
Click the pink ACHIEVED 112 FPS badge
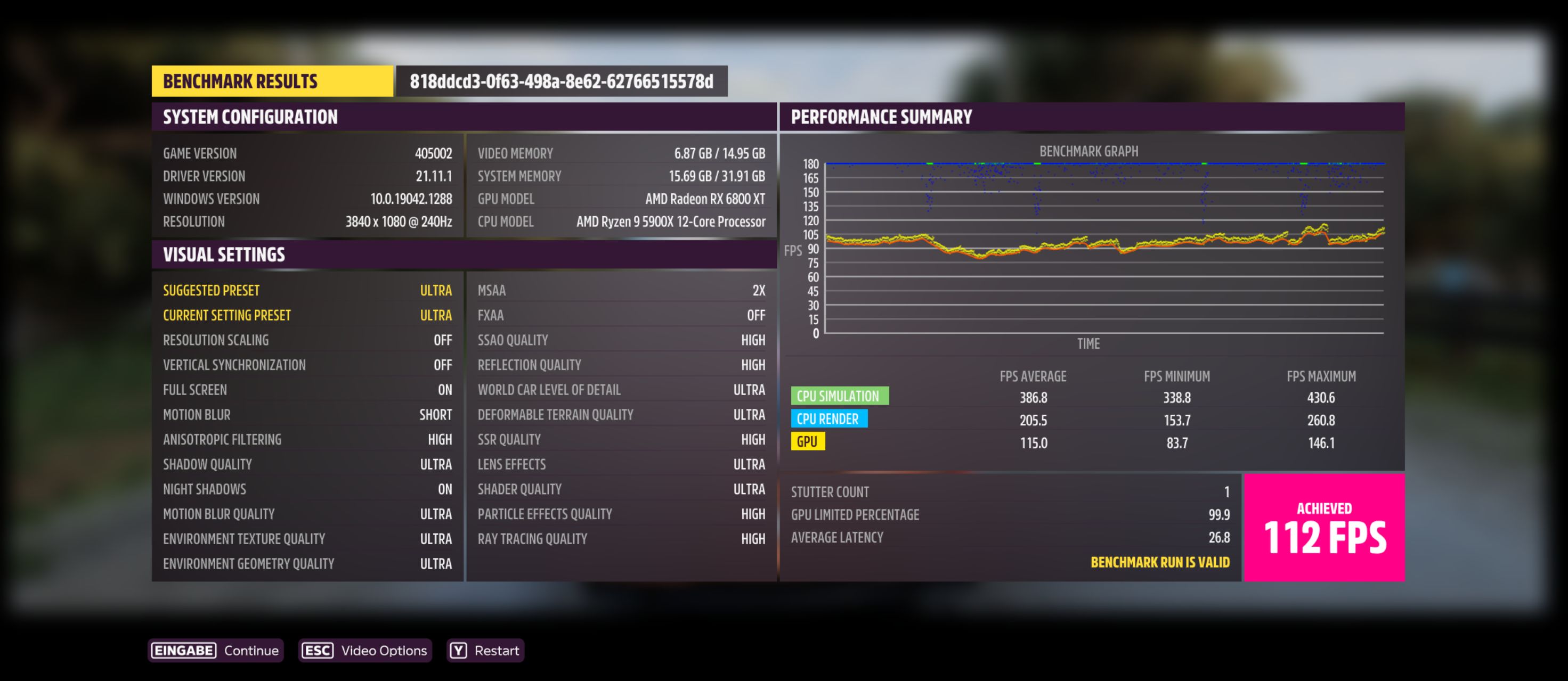(x=1323, y=527)
